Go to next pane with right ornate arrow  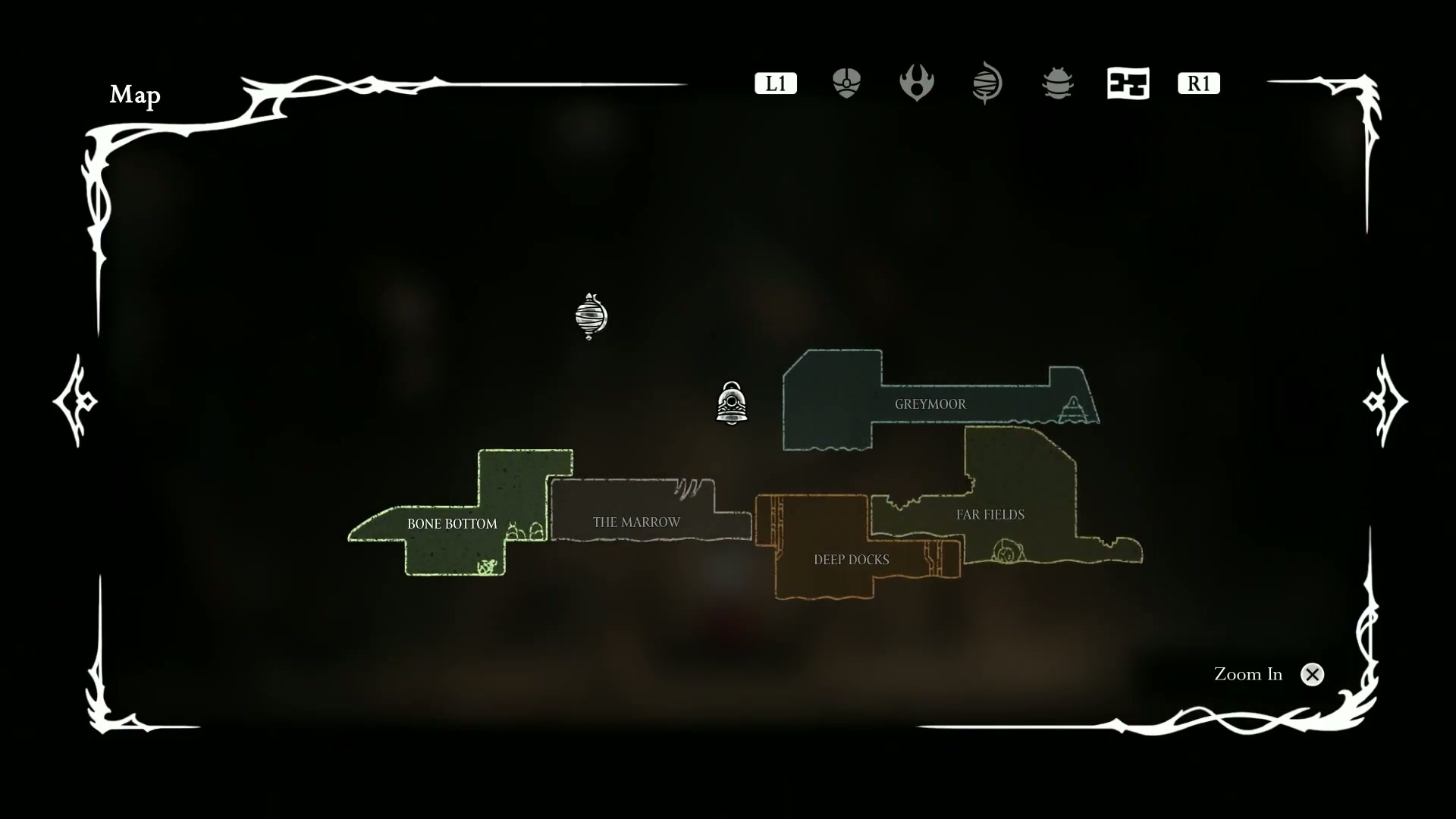[1385, 400]
